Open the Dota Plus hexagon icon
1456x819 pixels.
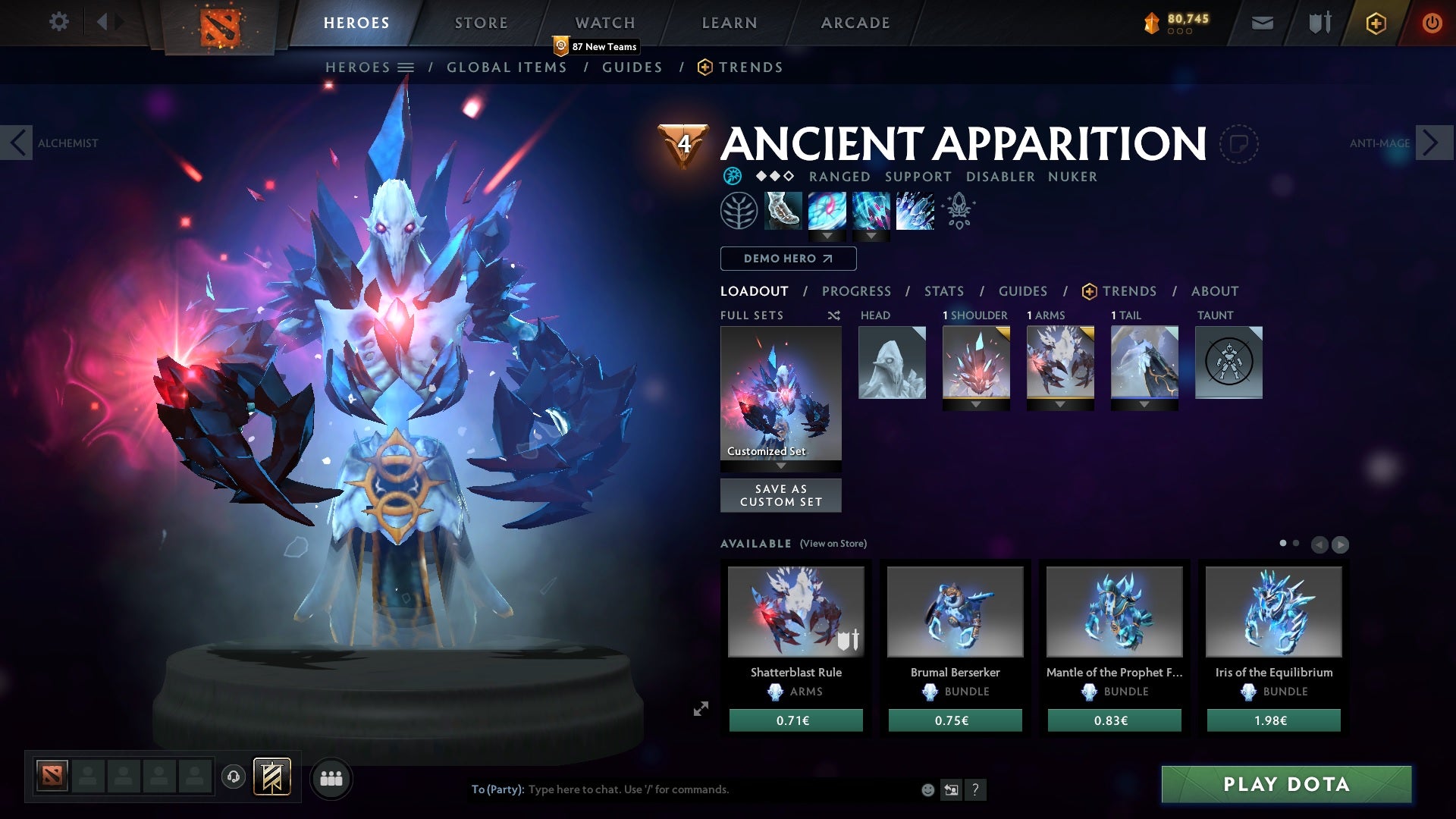1375,23
